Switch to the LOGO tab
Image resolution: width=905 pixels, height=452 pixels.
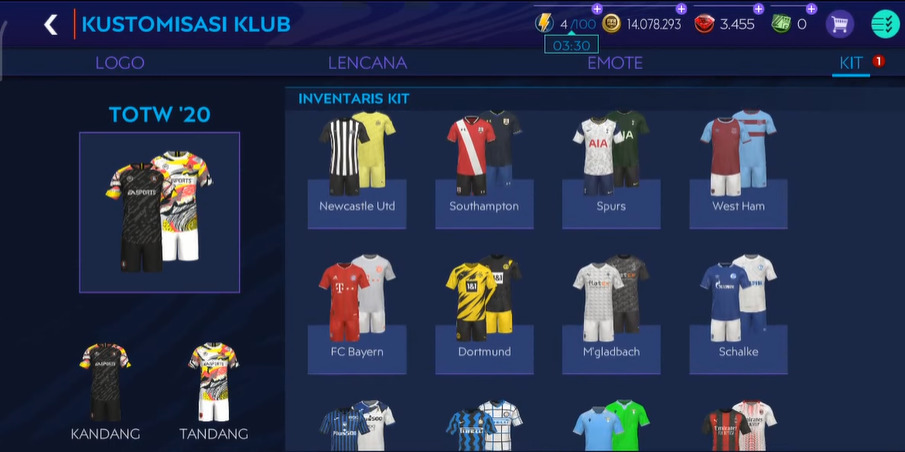120,63
